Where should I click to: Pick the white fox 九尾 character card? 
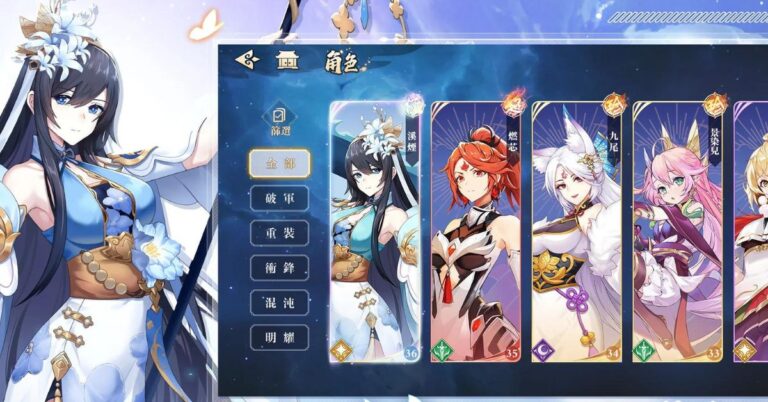point(578,232)
